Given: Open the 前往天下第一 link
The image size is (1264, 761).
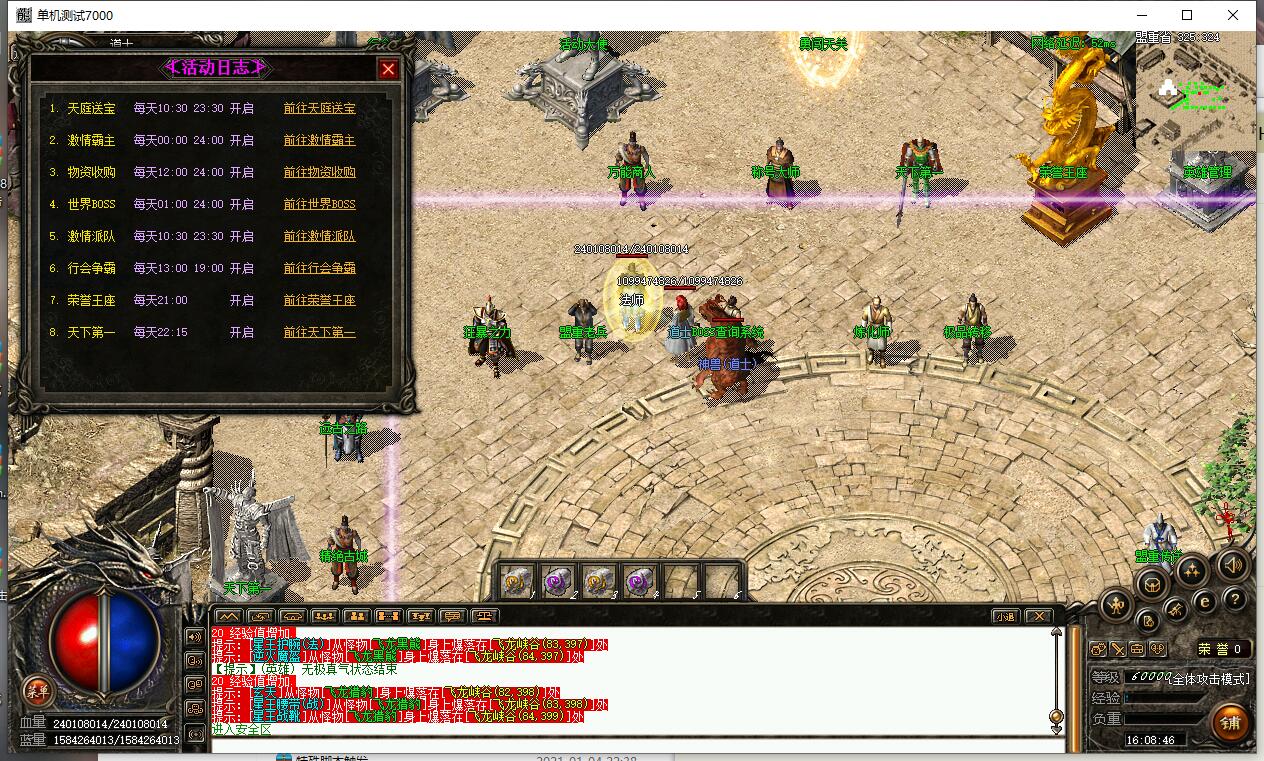Looking at the screenshot, I should point(319,332).
